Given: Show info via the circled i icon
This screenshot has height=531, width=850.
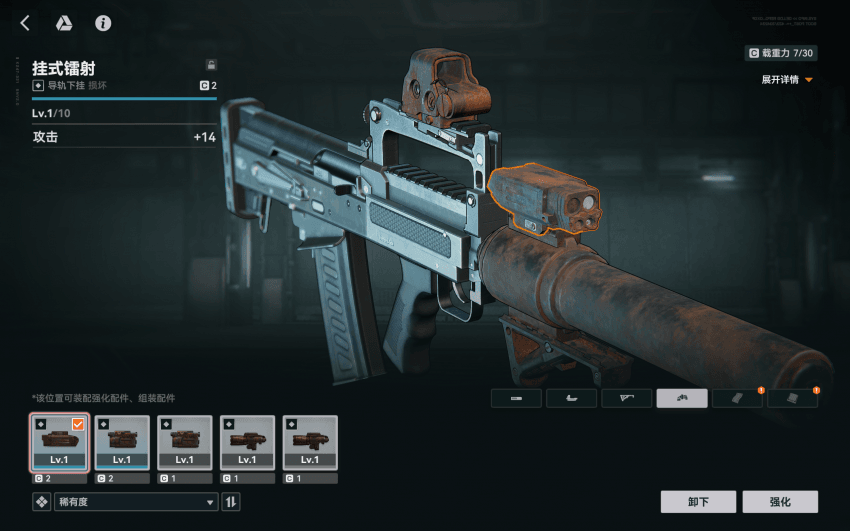Looking at the screenshot, I should pos(103,23).
